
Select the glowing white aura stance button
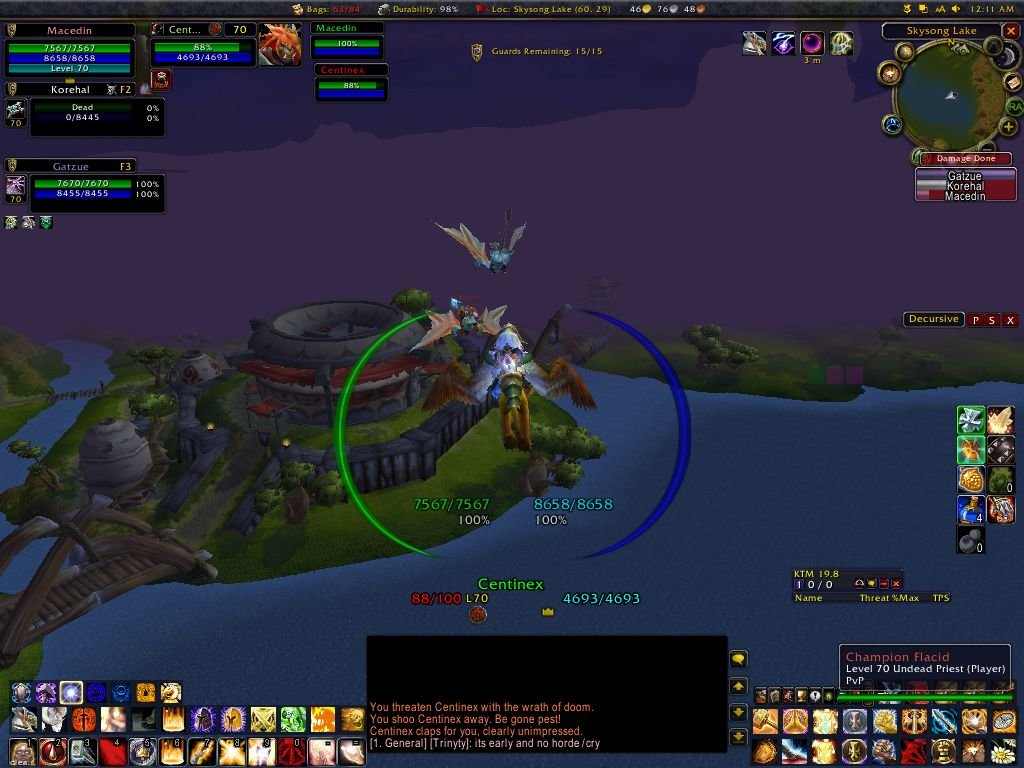[x=71, y=692]
